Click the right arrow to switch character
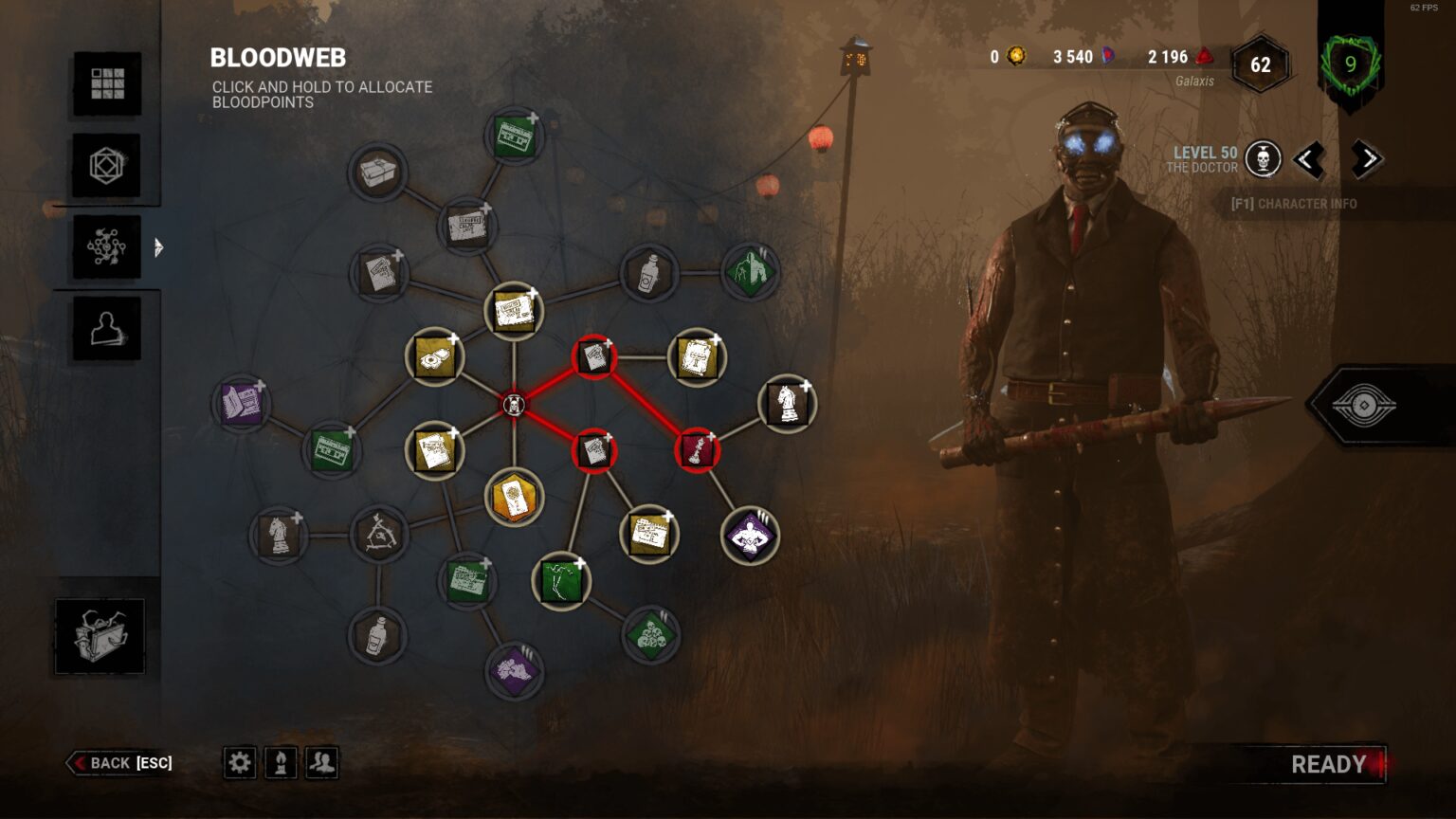Screen dimensions: 1456x819 (1365, 161)
